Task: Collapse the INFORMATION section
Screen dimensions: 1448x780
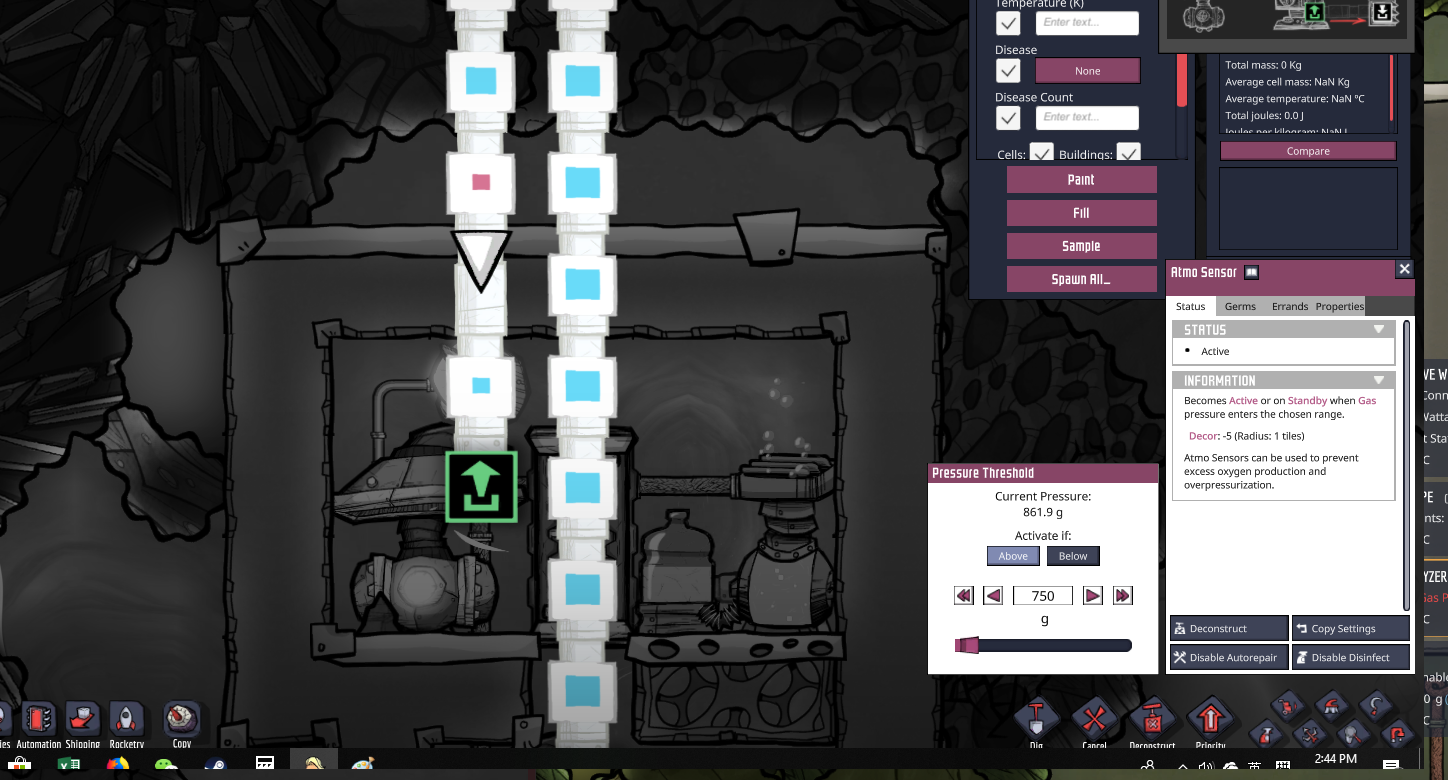Action: 1379,380
